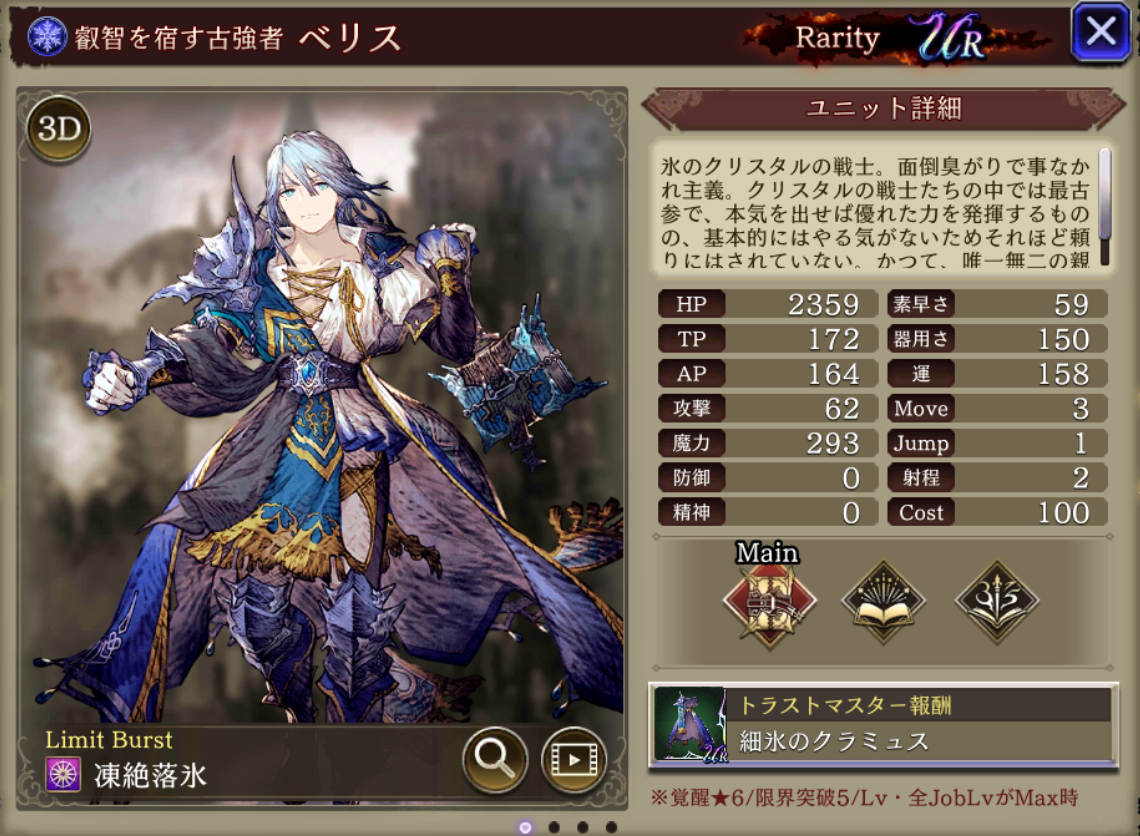Close the unit detail window
This screenshot has width=1140, height=836.
tap(1100, 33)
